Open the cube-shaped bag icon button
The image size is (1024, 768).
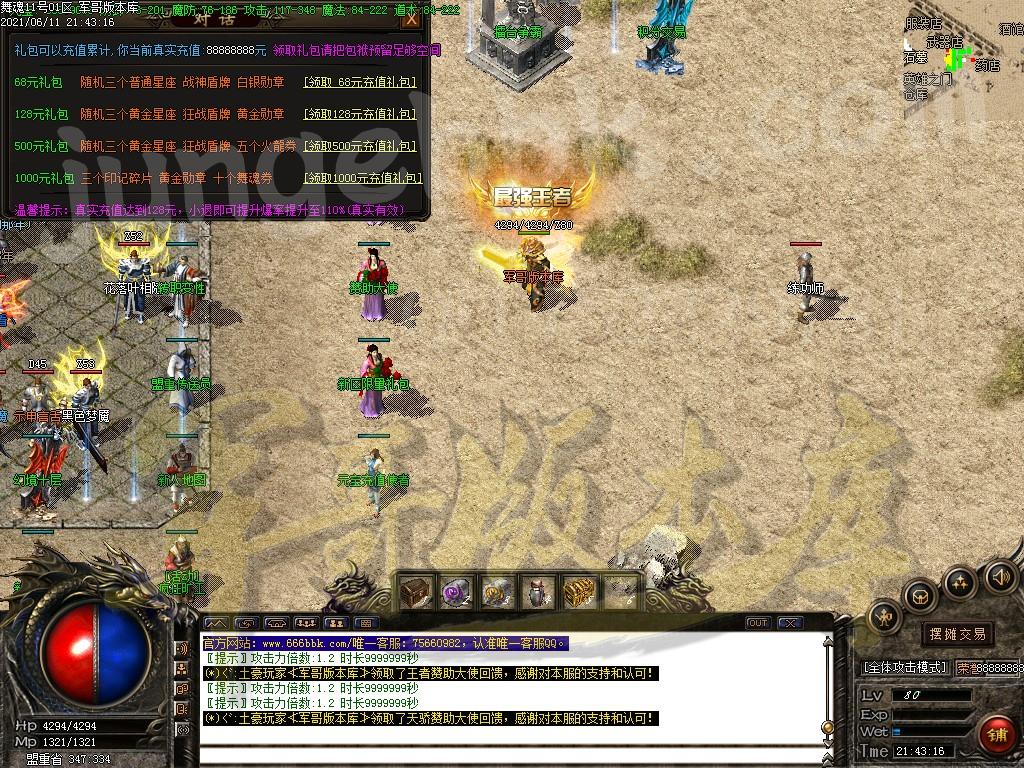pyautogui.click(x=919, y=597)
